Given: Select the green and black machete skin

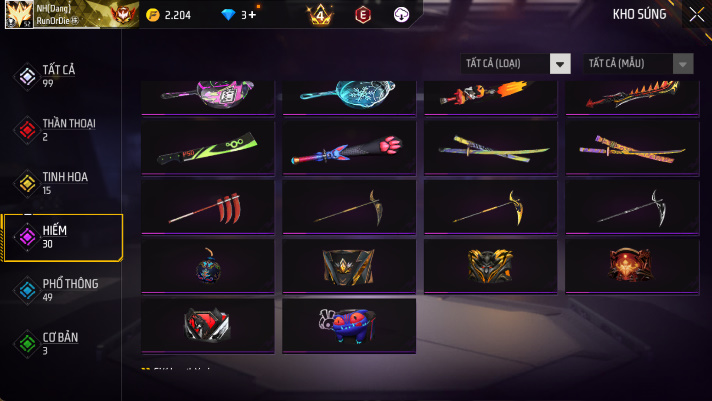Looking at the screenshot, I should [207, 148].
